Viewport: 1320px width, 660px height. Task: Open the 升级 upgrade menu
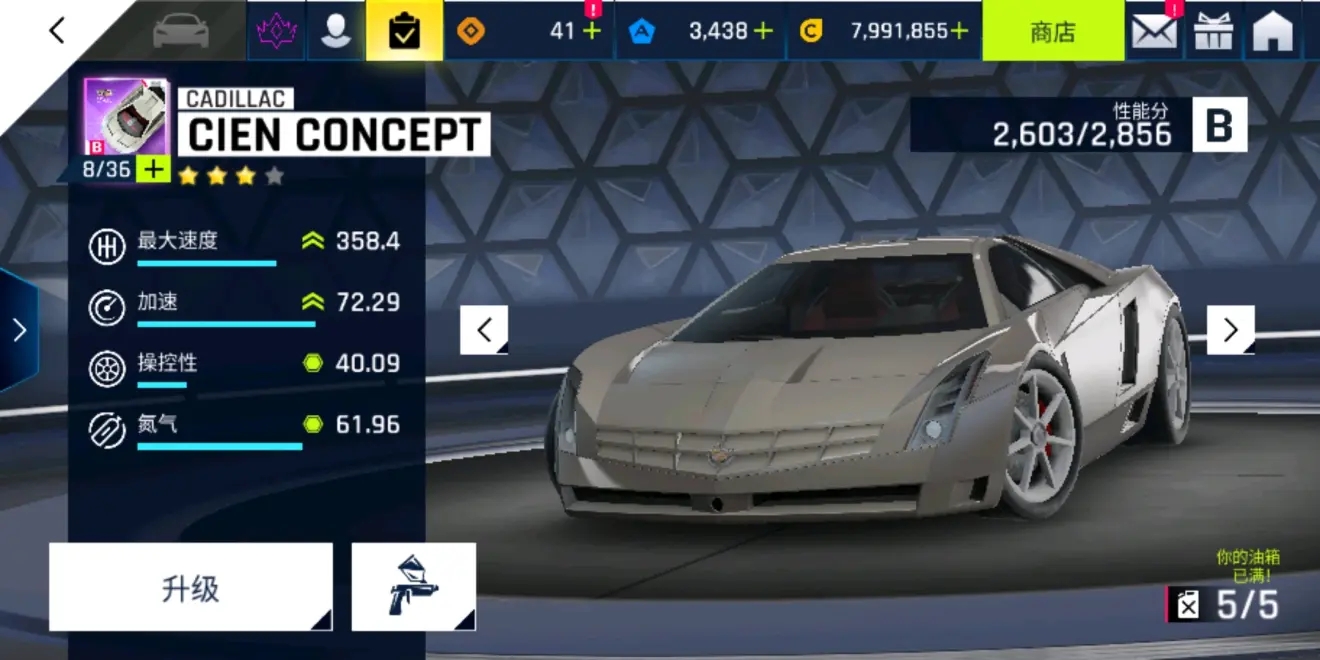coord(190,587)
